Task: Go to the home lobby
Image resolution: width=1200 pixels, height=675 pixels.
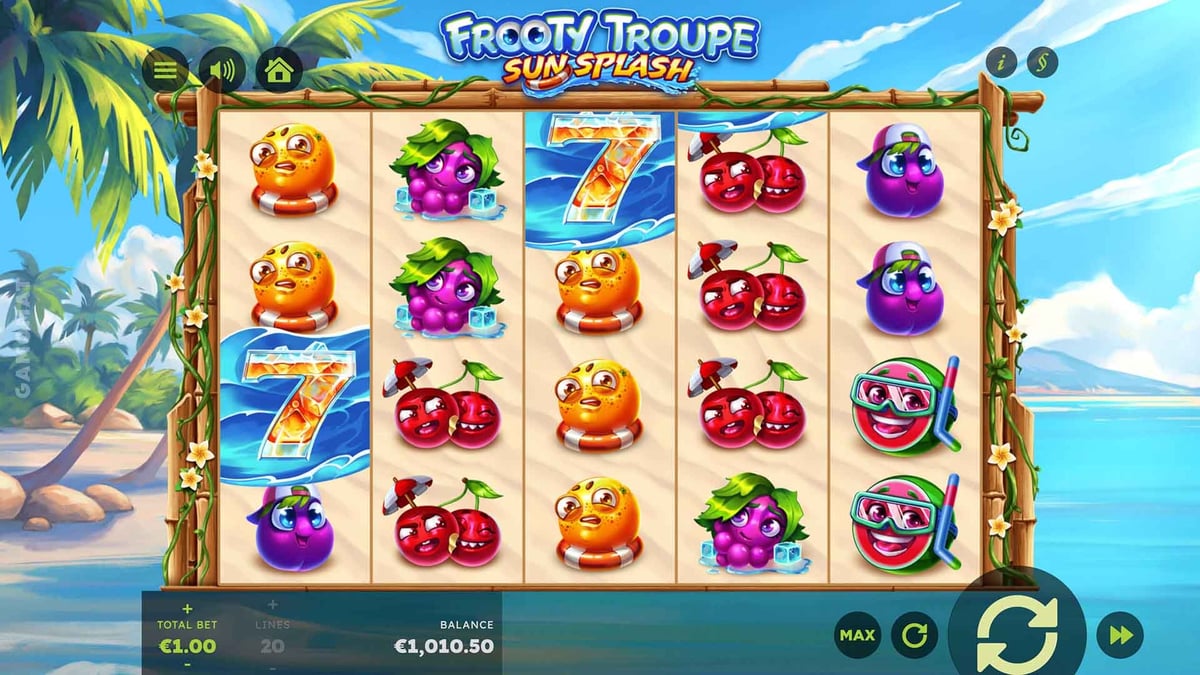Action: [x=279, y=71]
